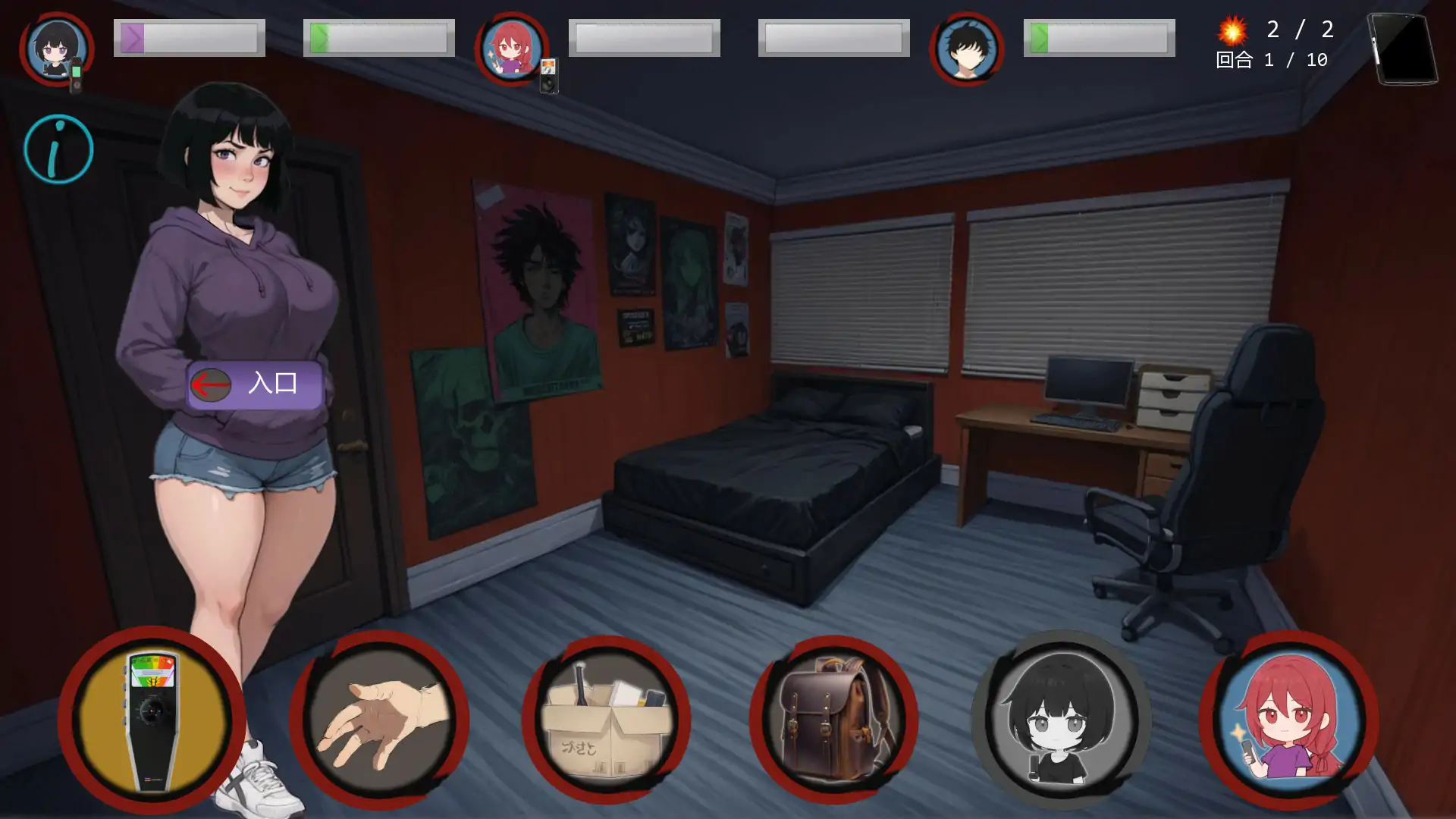Select the black-haired girl's top portrait
This screenshot has width=1456, height=819.
(57, 49)
